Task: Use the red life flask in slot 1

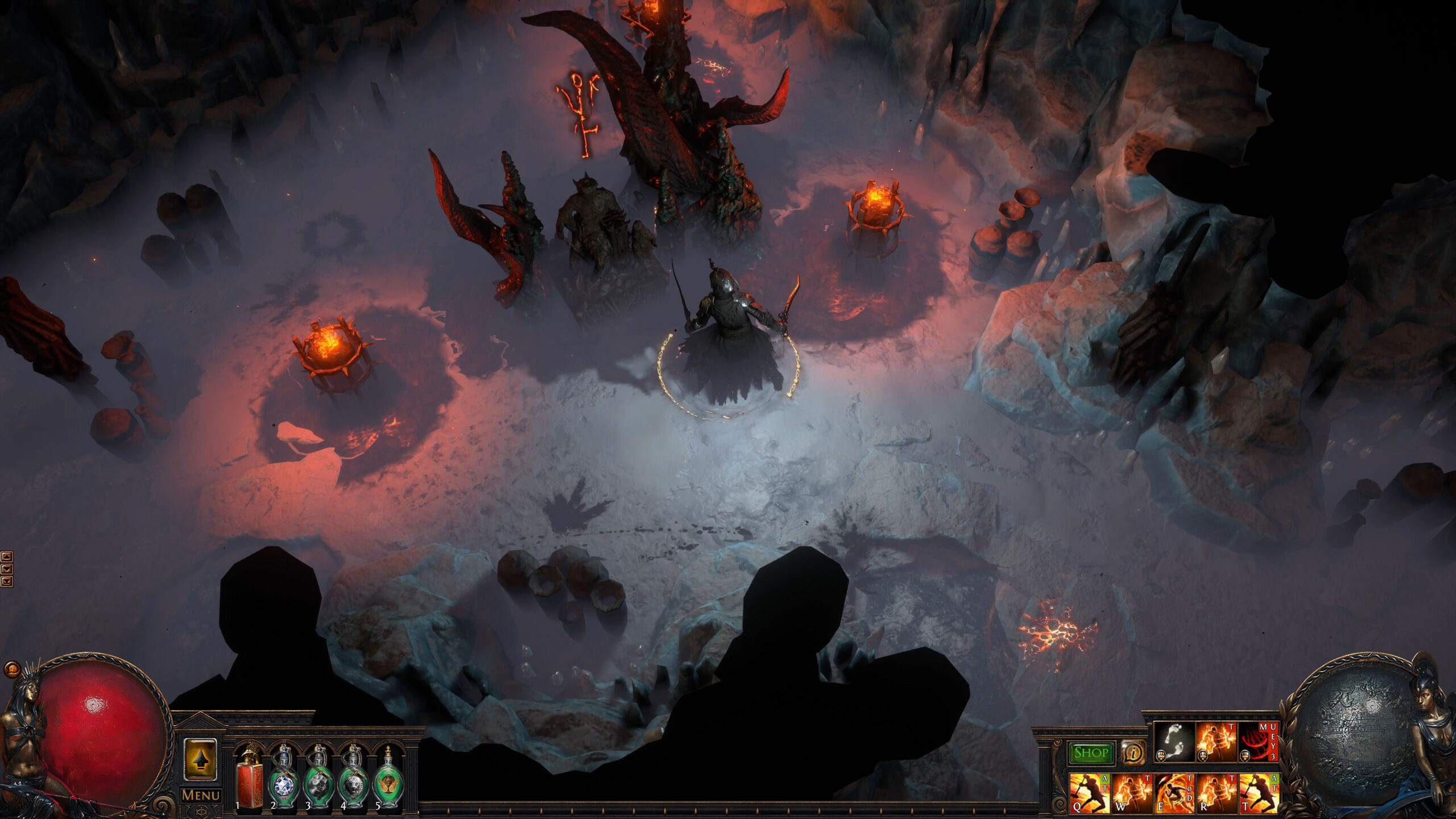Action: coord(248,778)
